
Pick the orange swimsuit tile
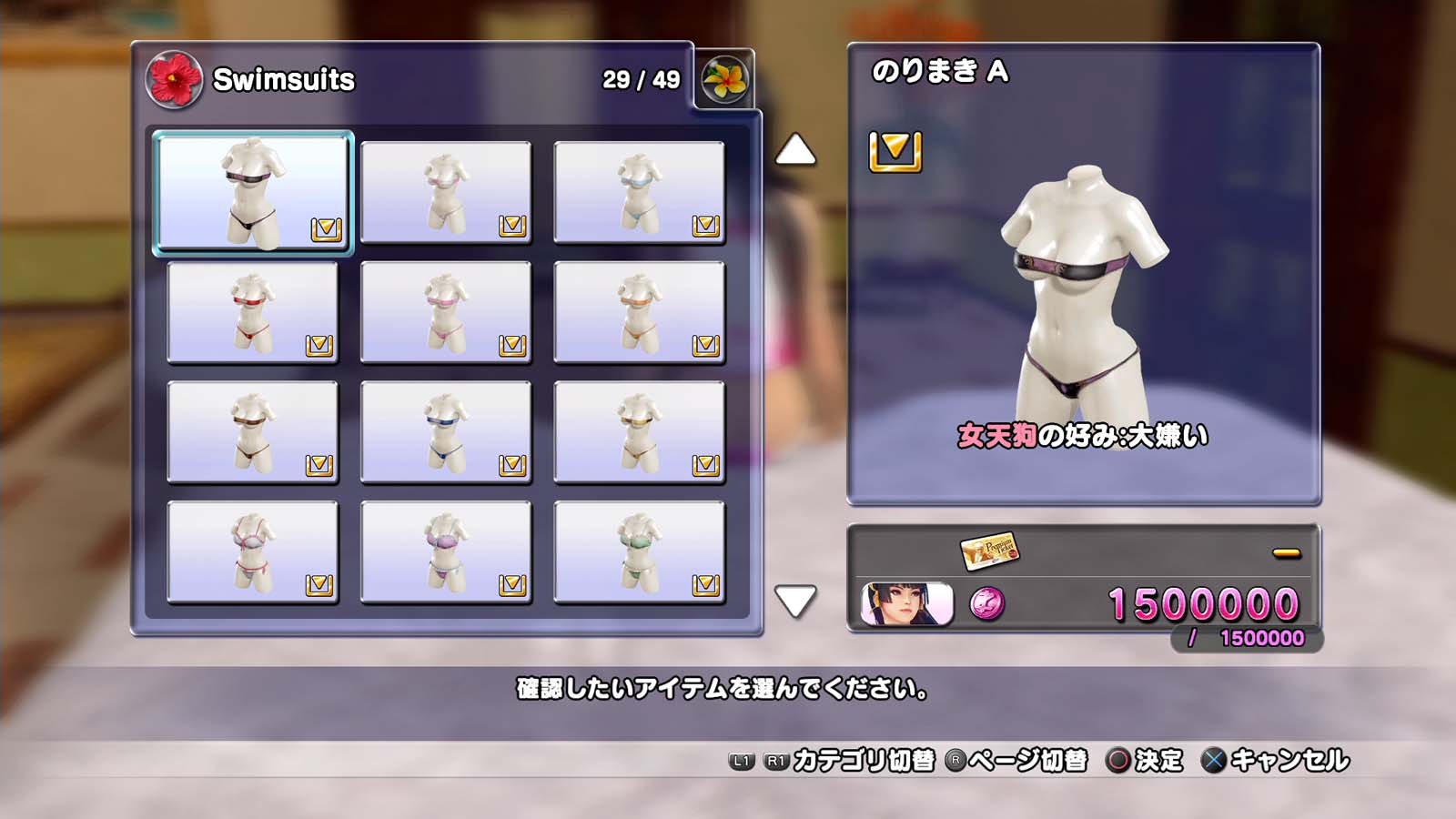pyautogui.click(x=639, y=312)
